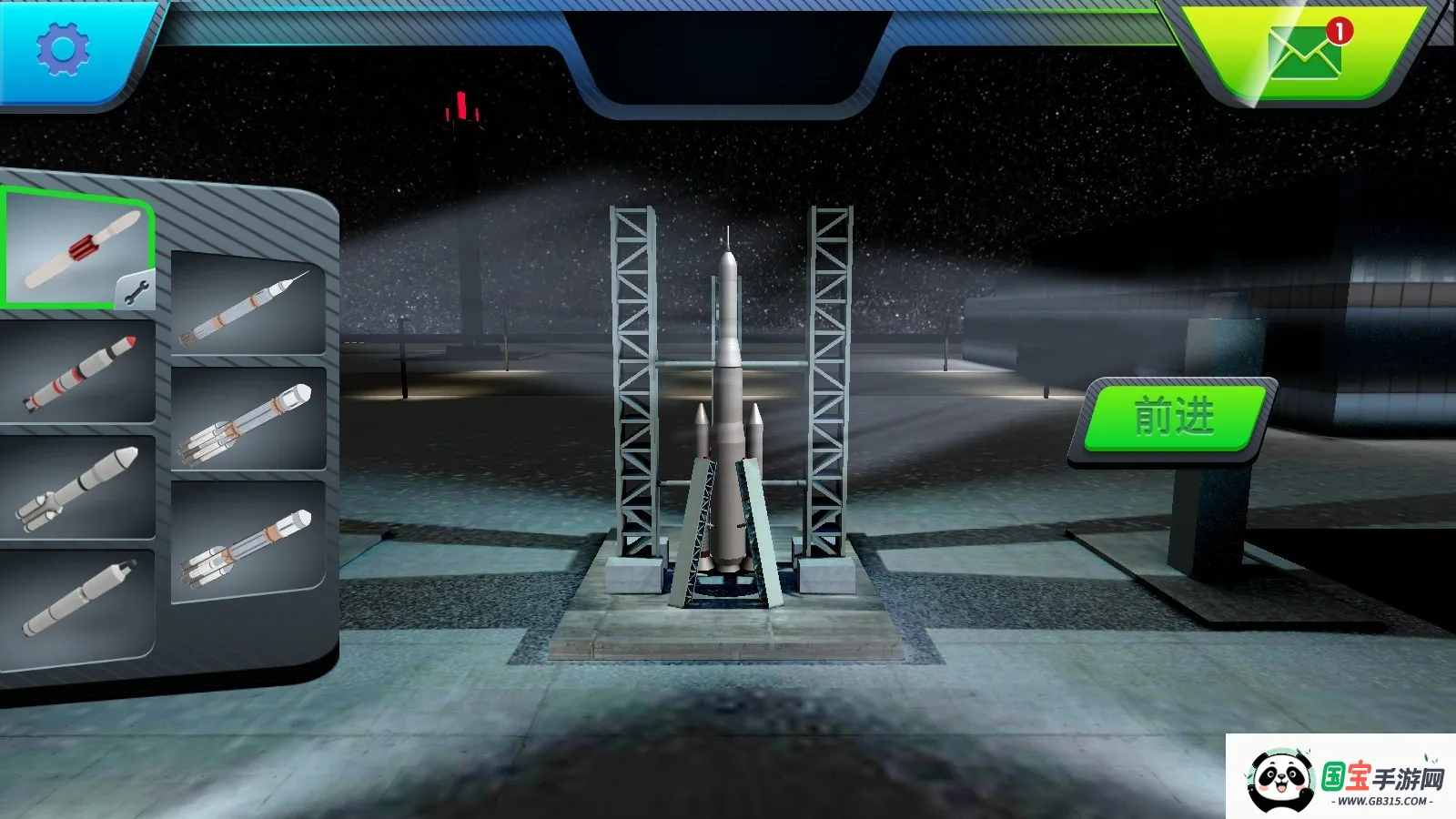
Task: Click the green 前进 button
Action: click(1174, 418)
